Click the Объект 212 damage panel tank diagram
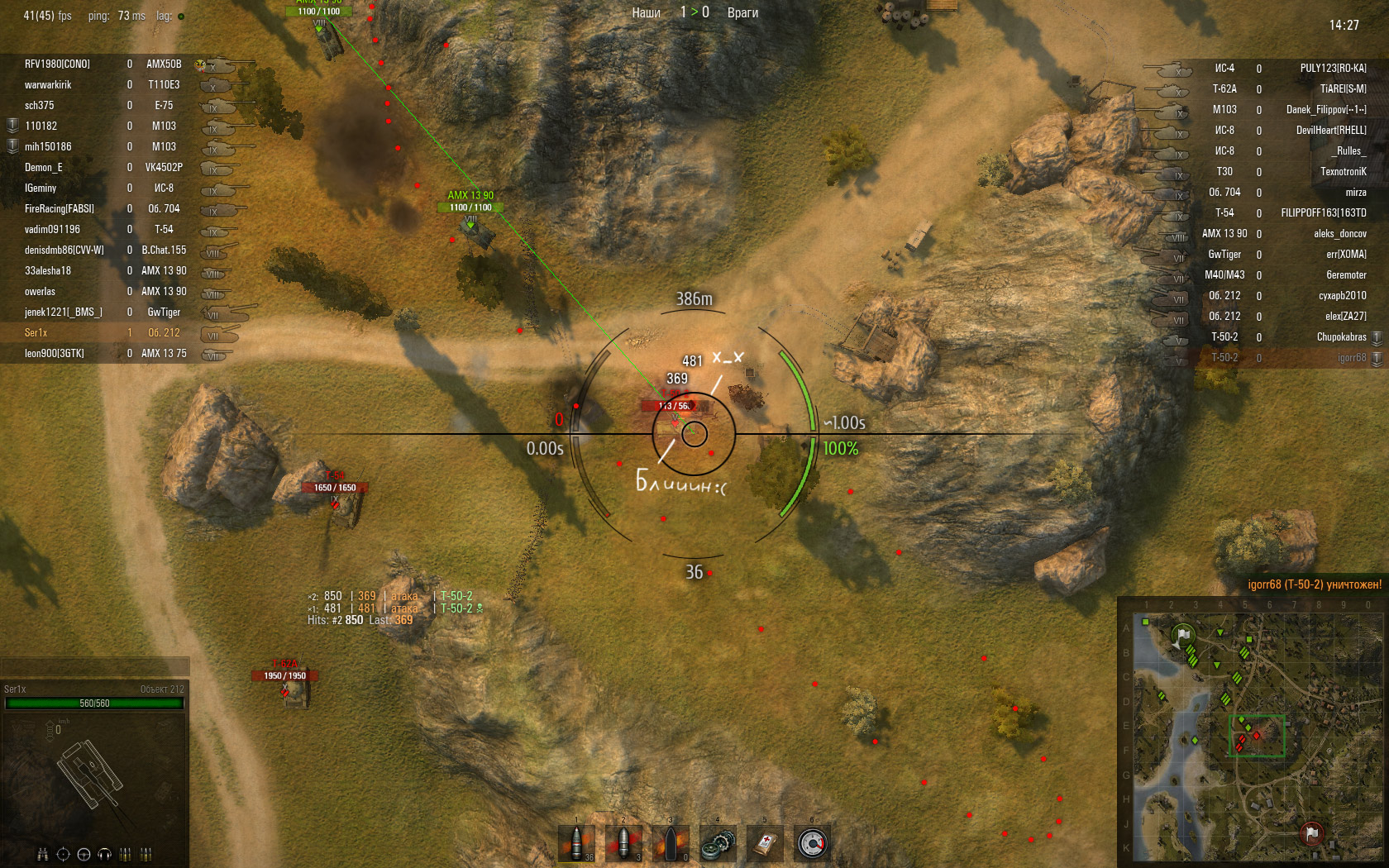The image size is (1389, 868). coord(93,773)
